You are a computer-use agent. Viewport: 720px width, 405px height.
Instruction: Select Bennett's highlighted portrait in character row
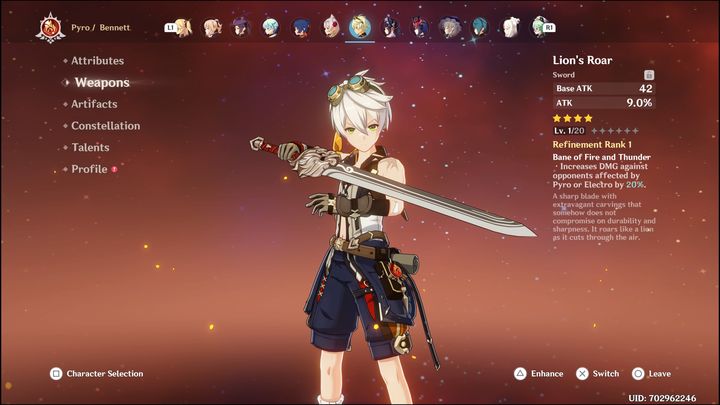pos(361,27)
